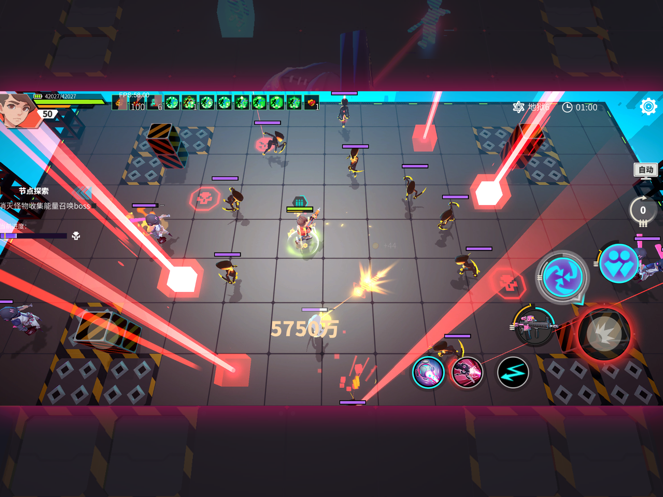663x497 pixels.
Task: Open the 节点探索 objective tracker
Action: (33, 191)
